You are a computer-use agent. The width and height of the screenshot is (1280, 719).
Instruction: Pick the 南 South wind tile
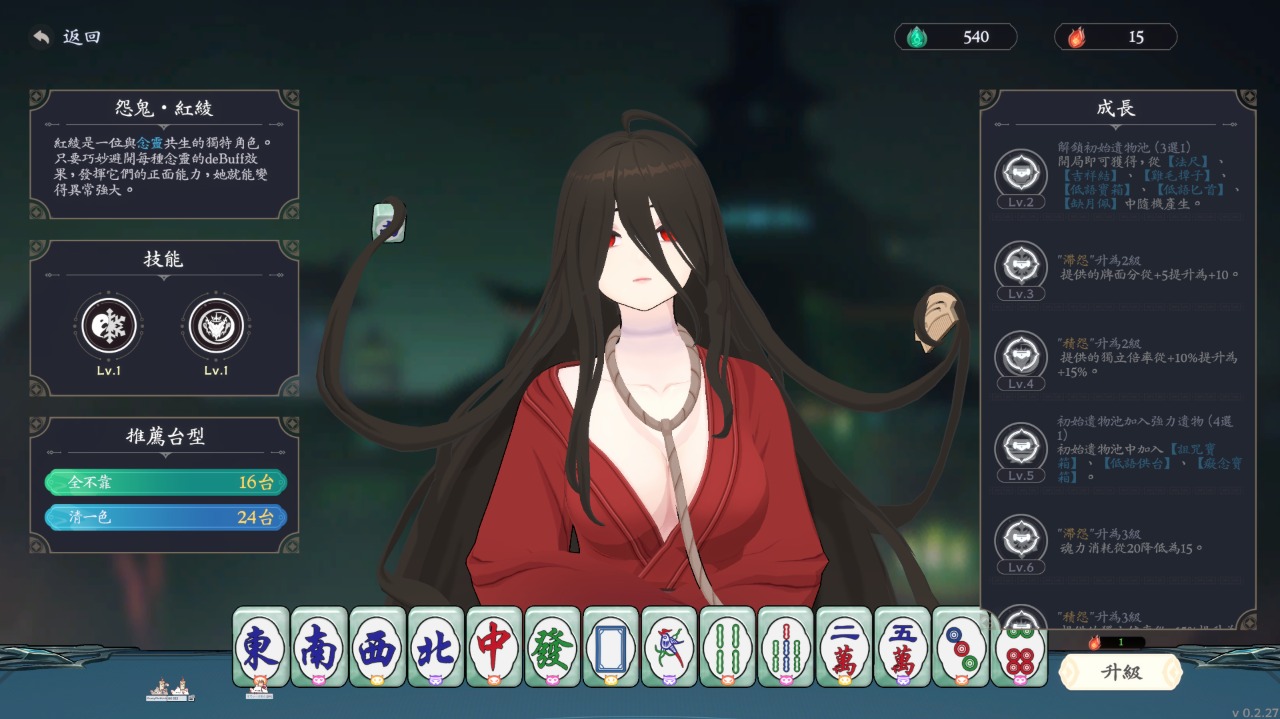pos(319,646)
